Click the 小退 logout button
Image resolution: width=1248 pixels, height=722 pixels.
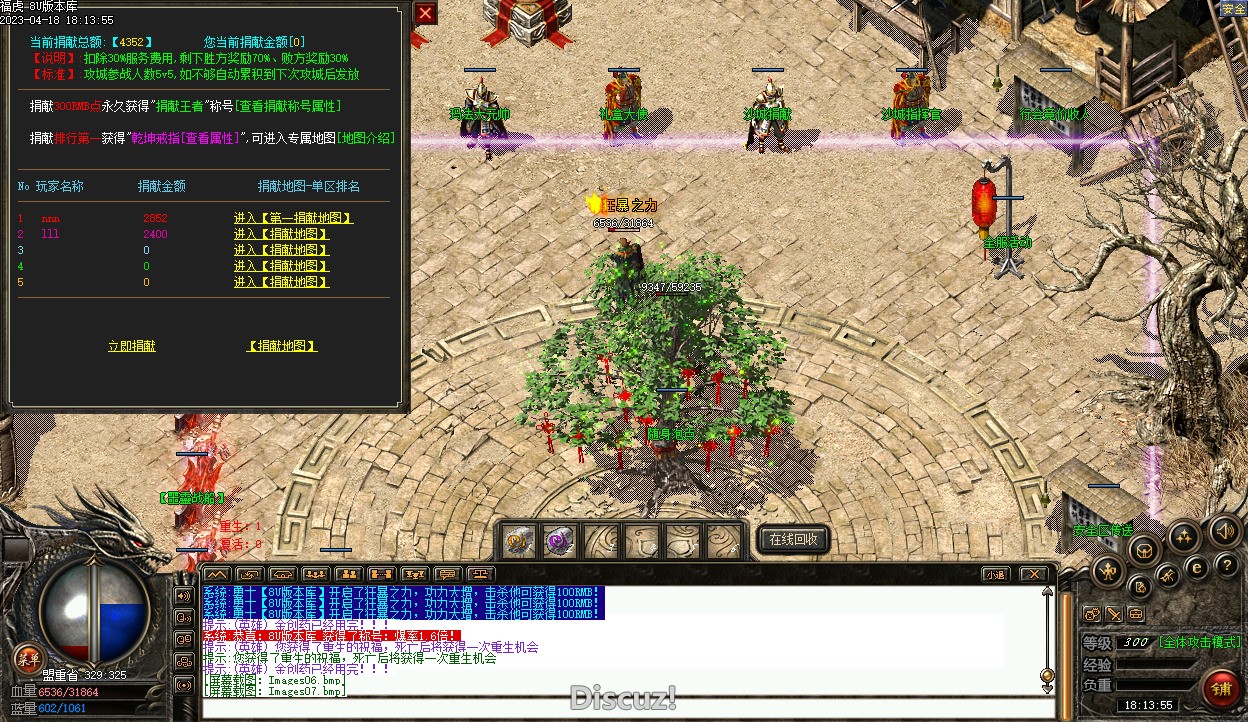pyautogui.click(x=994, y=574)
